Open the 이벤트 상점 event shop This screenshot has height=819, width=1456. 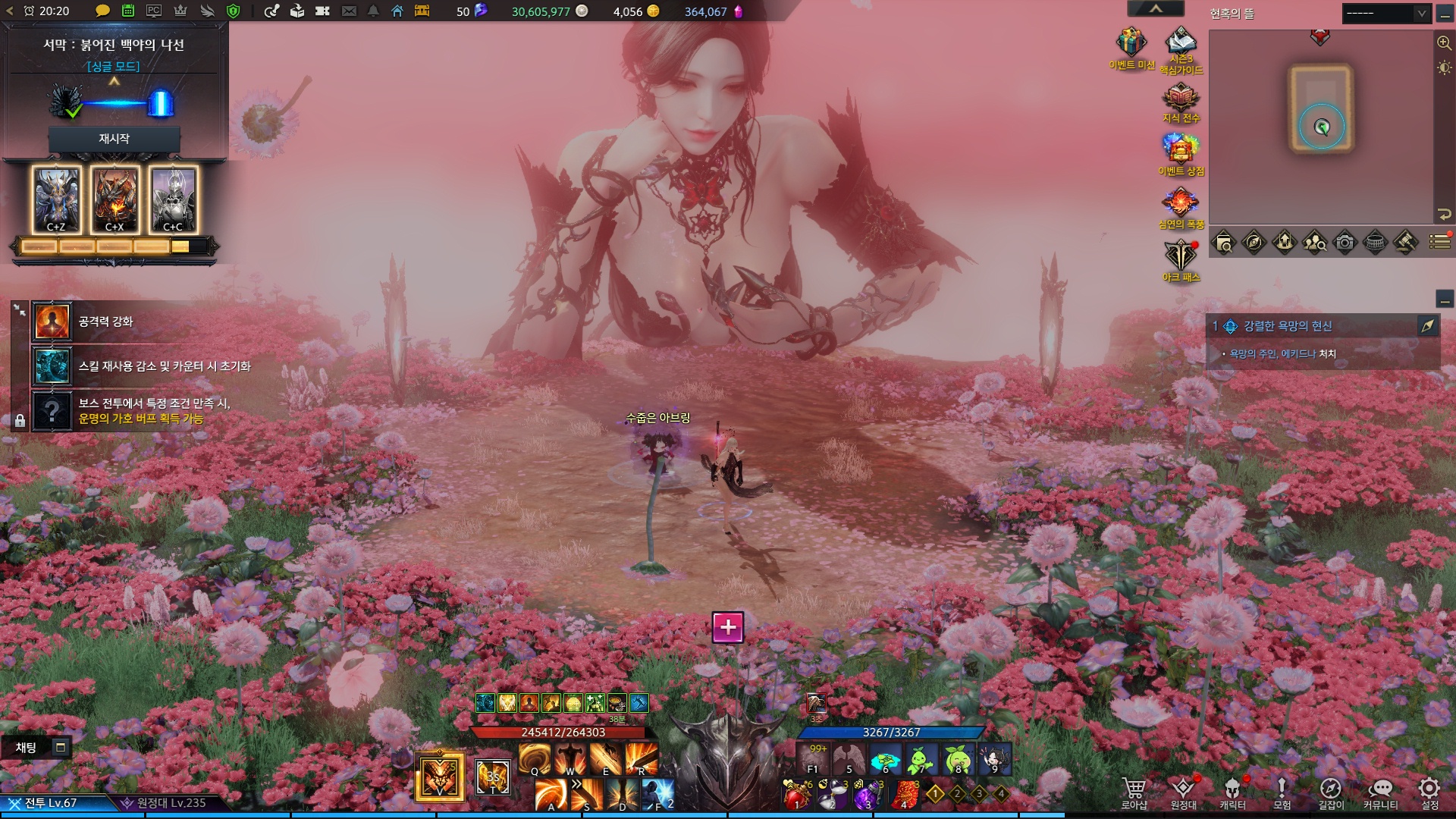1181,149
